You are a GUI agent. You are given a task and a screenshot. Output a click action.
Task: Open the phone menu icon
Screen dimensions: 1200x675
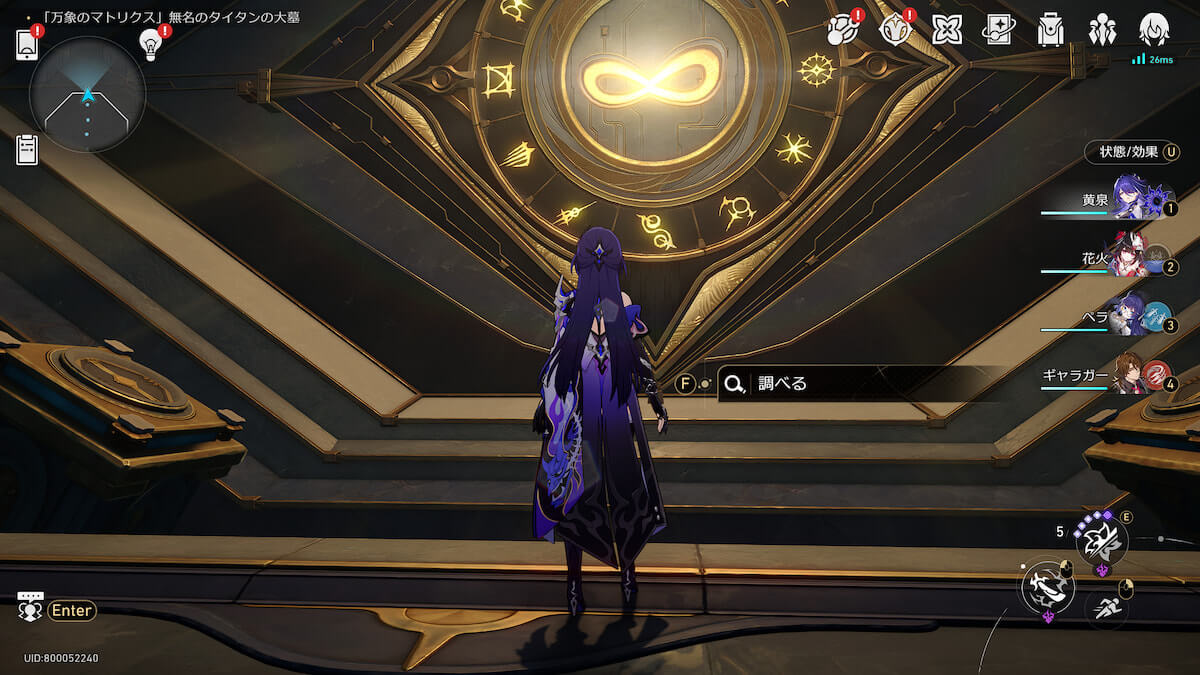(x=27, y=45)
